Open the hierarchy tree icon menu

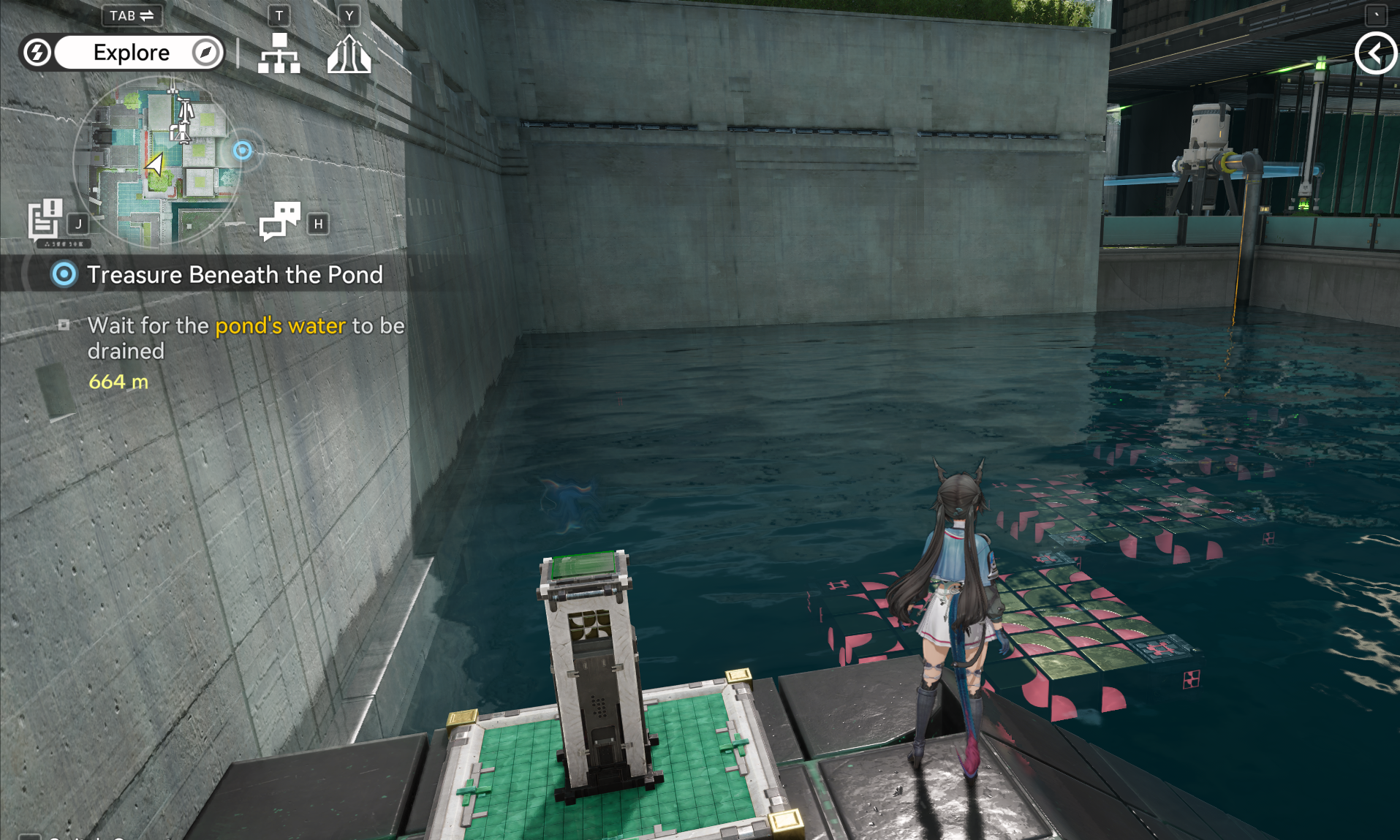279,54
